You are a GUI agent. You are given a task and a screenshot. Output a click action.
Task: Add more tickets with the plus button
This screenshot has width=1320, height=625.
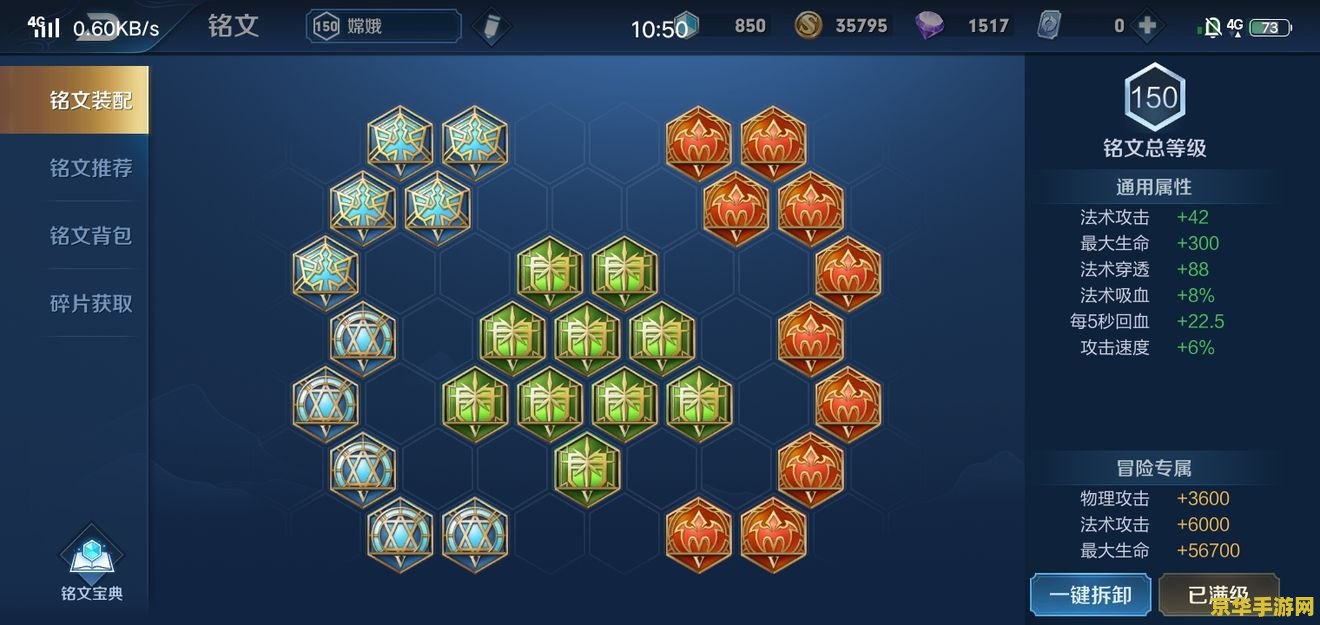point(1147,26)
